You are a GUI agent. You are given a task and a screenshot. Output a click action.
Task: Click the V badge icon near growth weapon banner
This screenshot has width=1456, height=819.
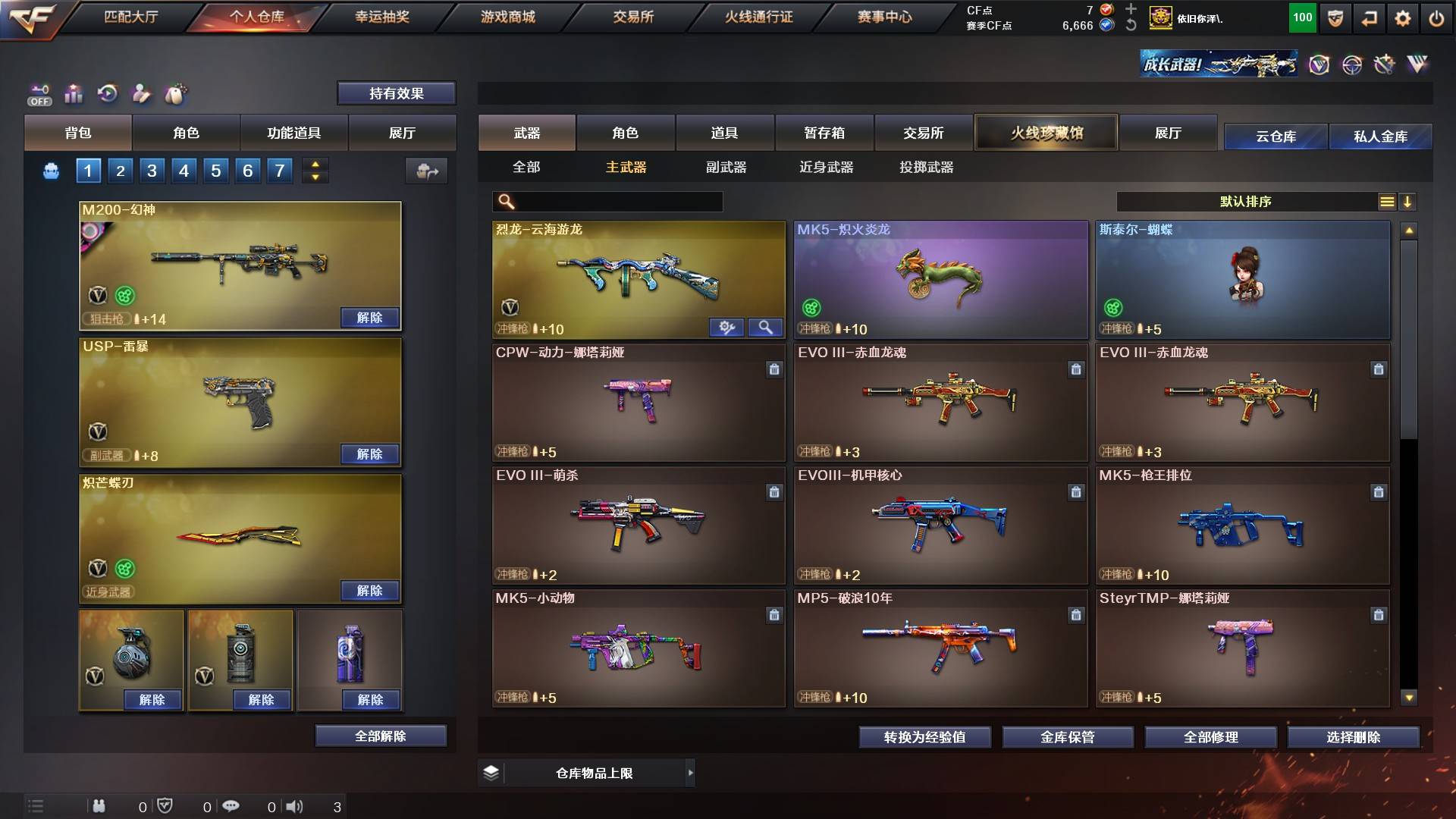1321,65
